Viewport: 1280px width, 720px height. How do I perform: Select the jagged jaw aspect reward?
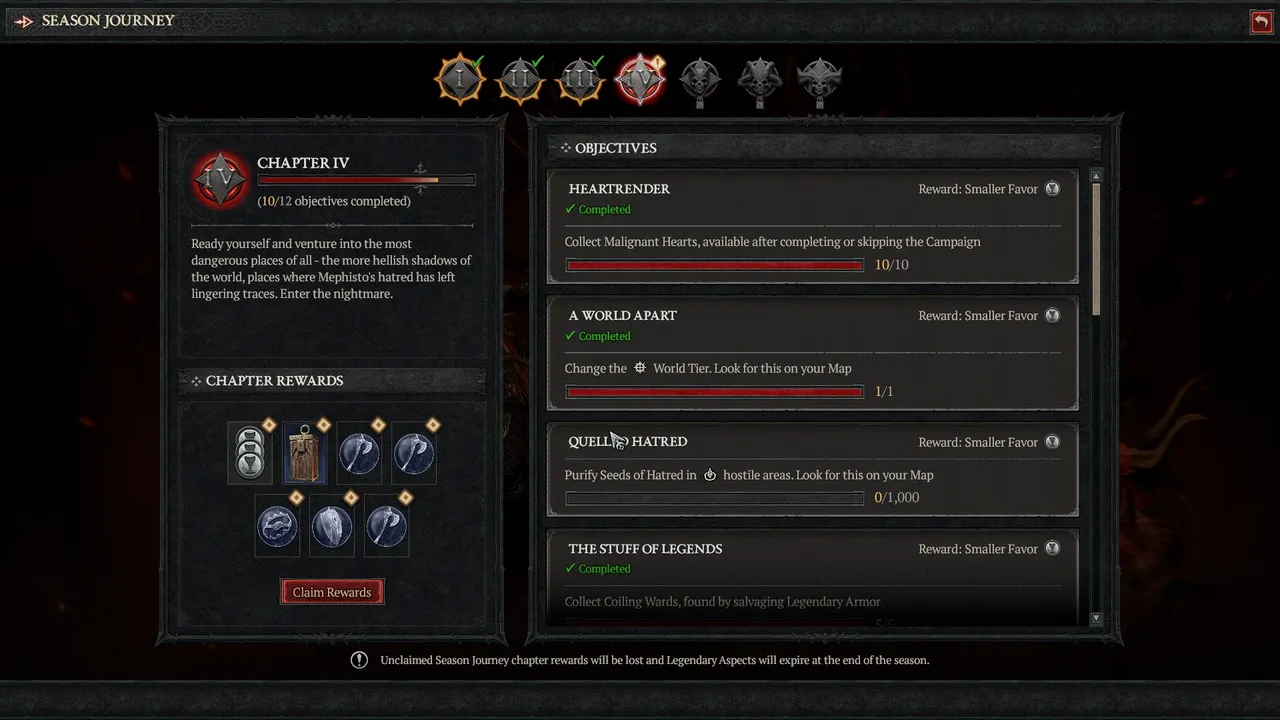pyautogui.click(x=277, y=526)
